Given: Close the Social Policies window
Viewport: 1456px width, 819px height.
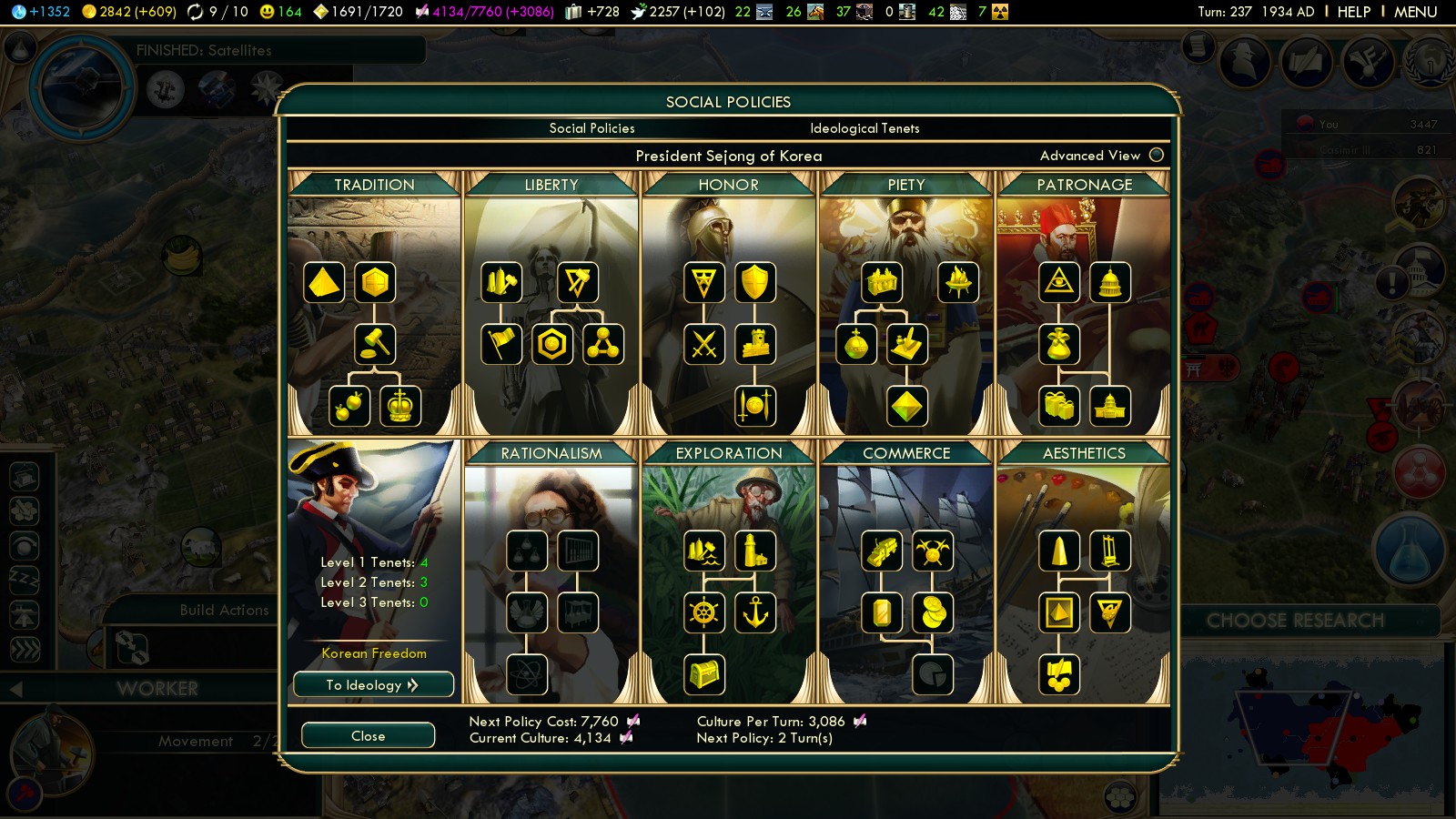Looking at the screenshot, I should click(368, 735).
